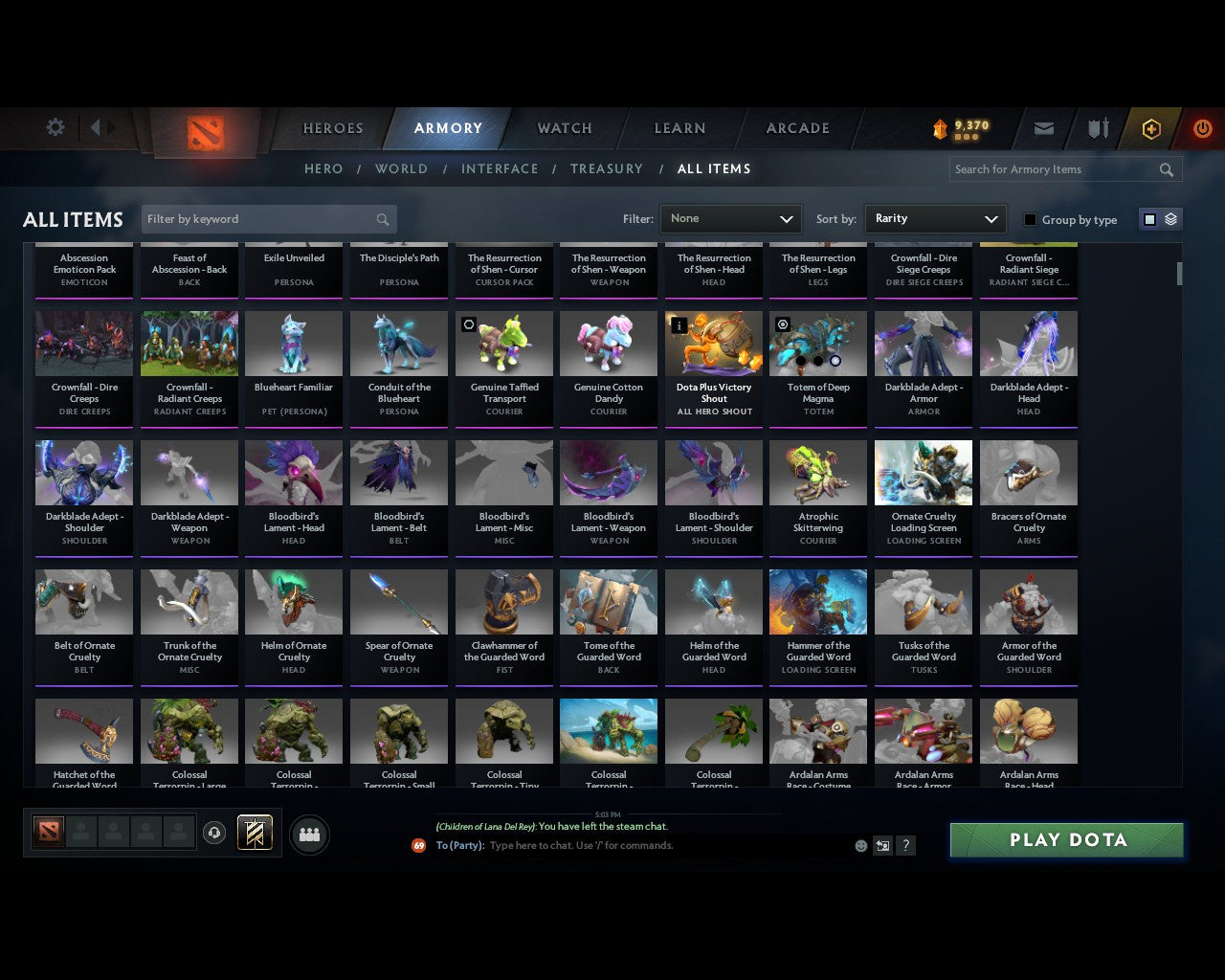Switch to the WATCH tab
1225x980 pixels.
tap(564, 128)
